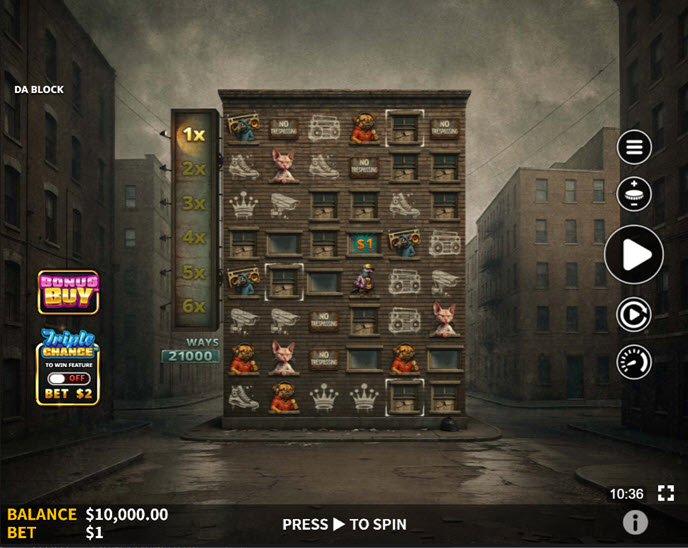Screen dimensions: 688x548
Task: Open the Bonus Buy feature
Action: (x=68, y=292)
